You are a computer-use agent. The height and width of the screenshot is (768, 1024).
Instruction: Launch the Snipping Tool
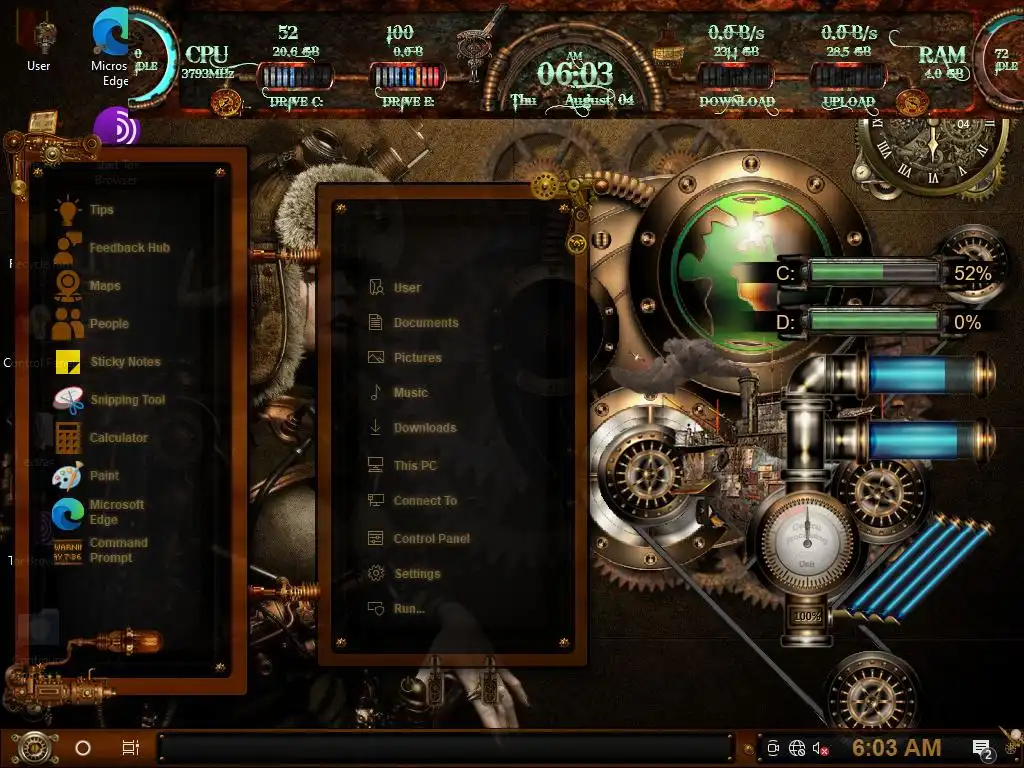[126, 400]
